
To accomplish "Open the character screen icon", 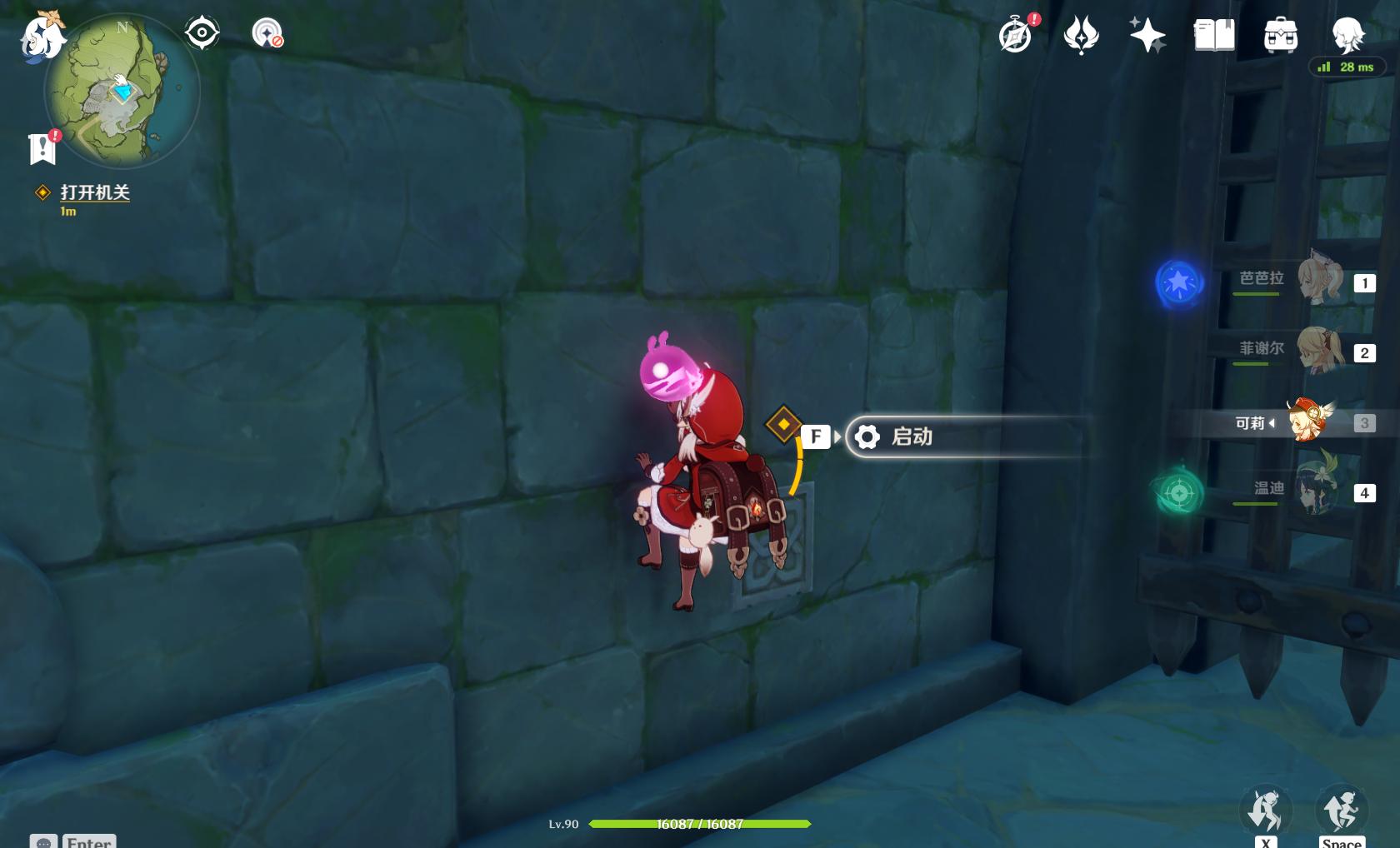I will point(1347,35).
